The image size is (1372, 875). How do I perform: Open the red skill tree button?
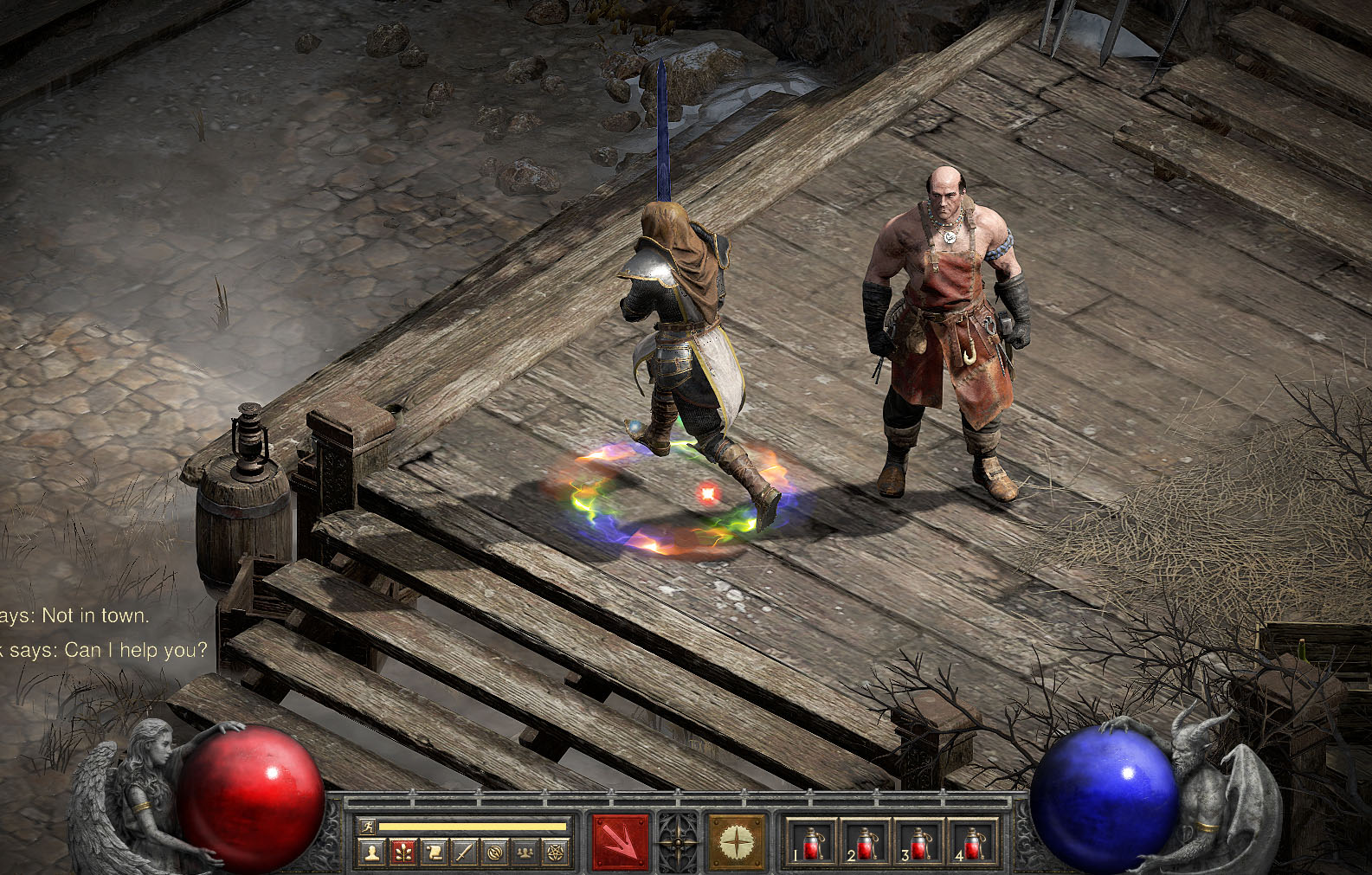403,853
